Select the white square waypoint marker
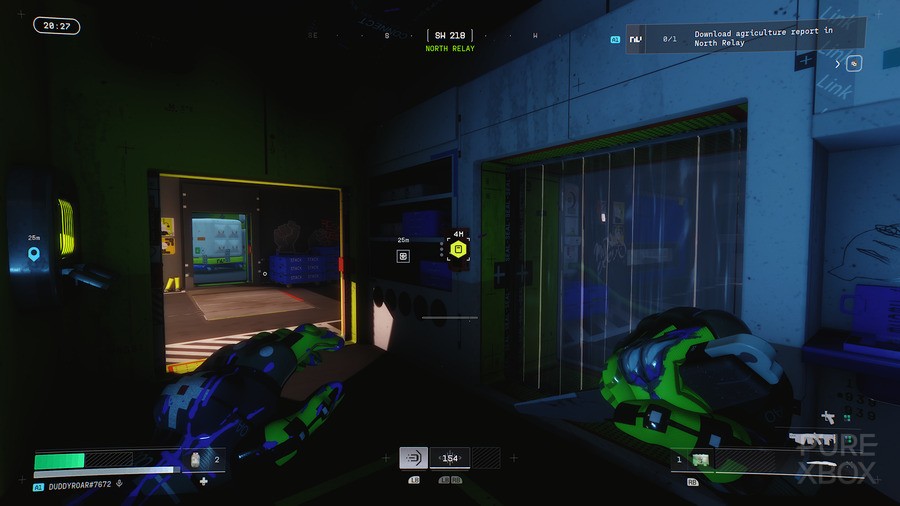Viewport: 900px width, 506px height. point(403,256)
